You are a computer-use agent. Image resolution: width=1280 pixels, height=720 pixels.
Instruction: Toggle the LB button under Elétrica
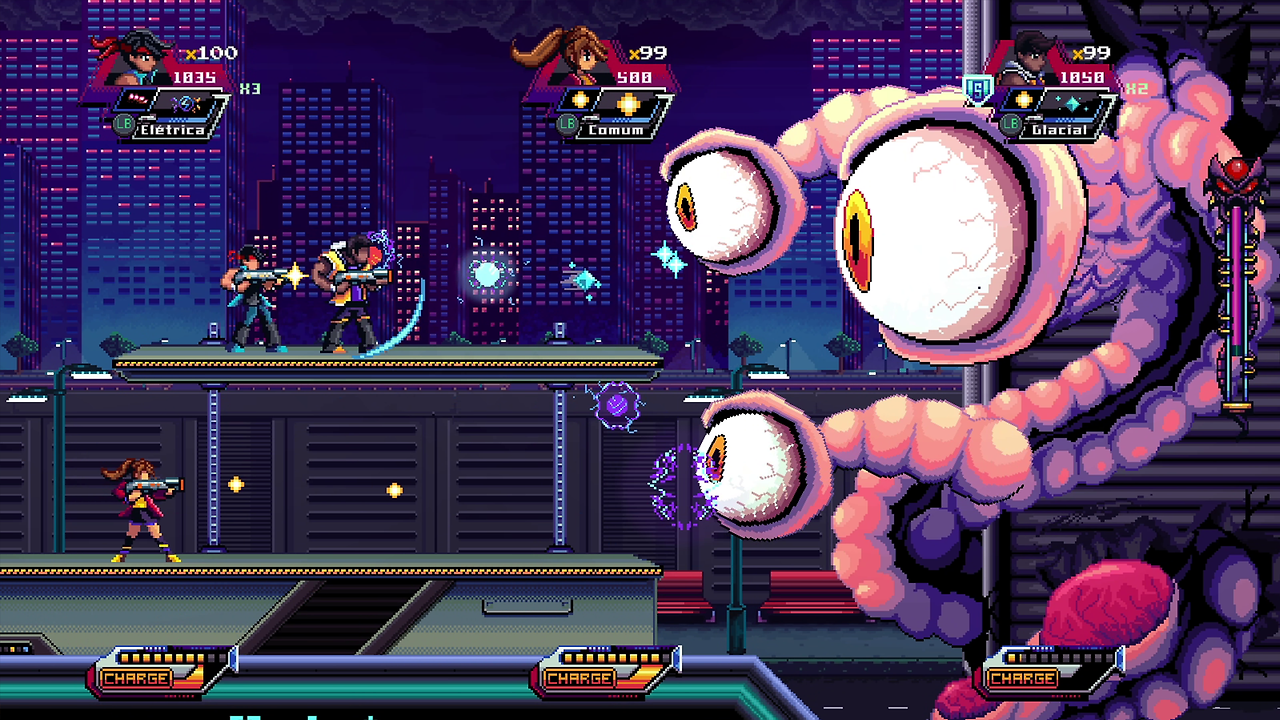click(125, 123)
